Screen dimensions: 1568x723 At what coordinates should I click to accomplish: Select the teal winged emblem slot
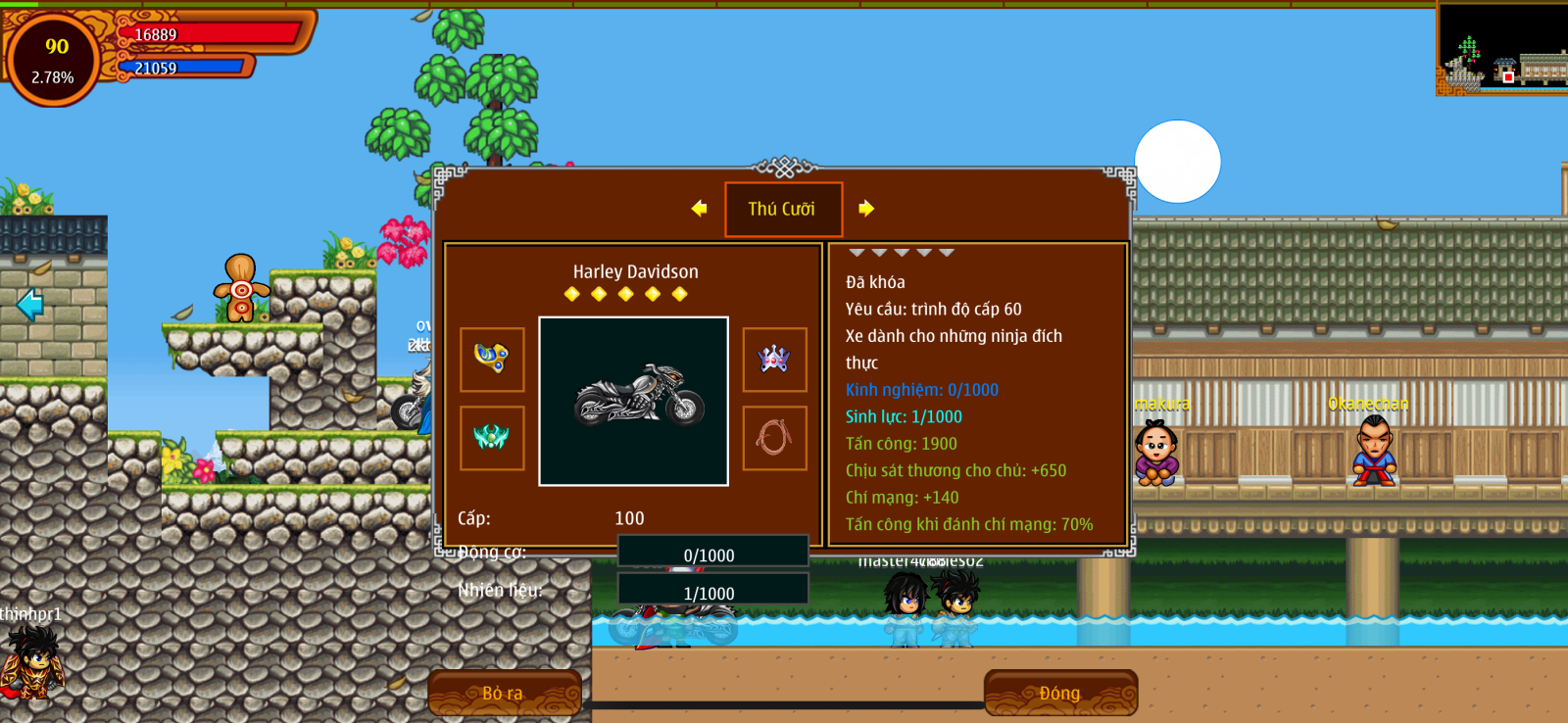pos(492,438)
